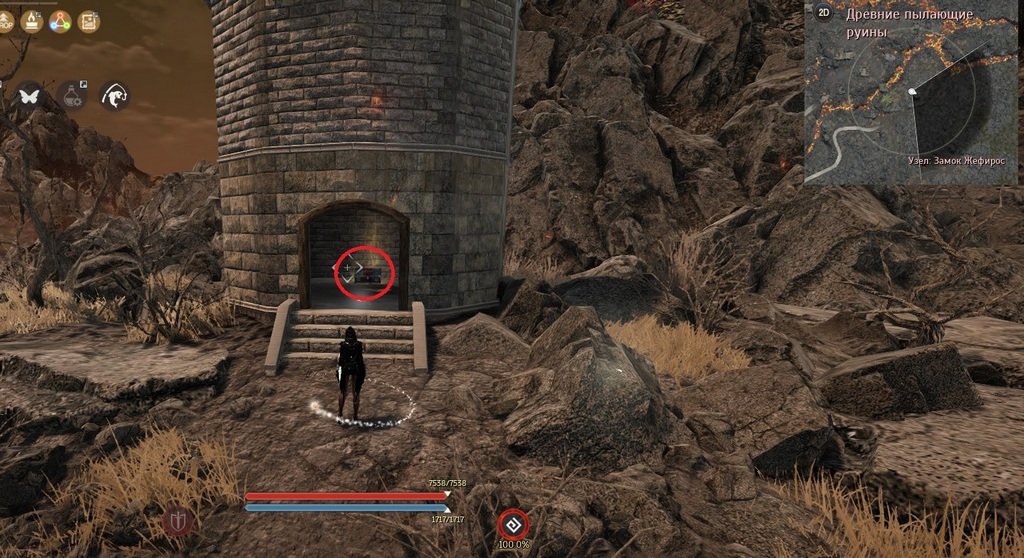Activate the fishing icon

[115, 95]
